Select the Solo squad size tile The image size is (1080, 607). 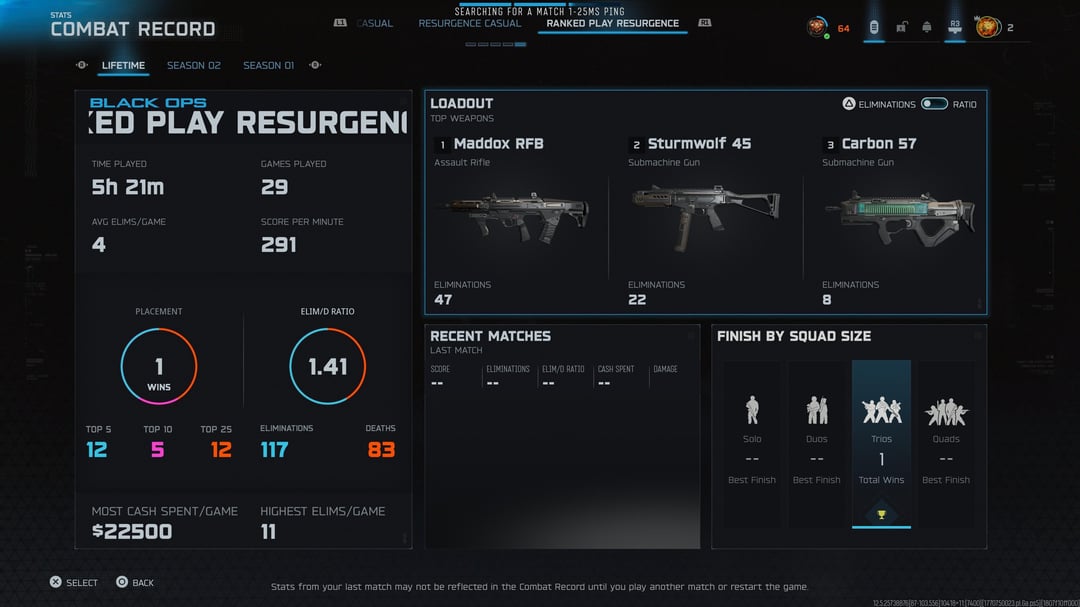pyautogui.click(x=752, y=442)
